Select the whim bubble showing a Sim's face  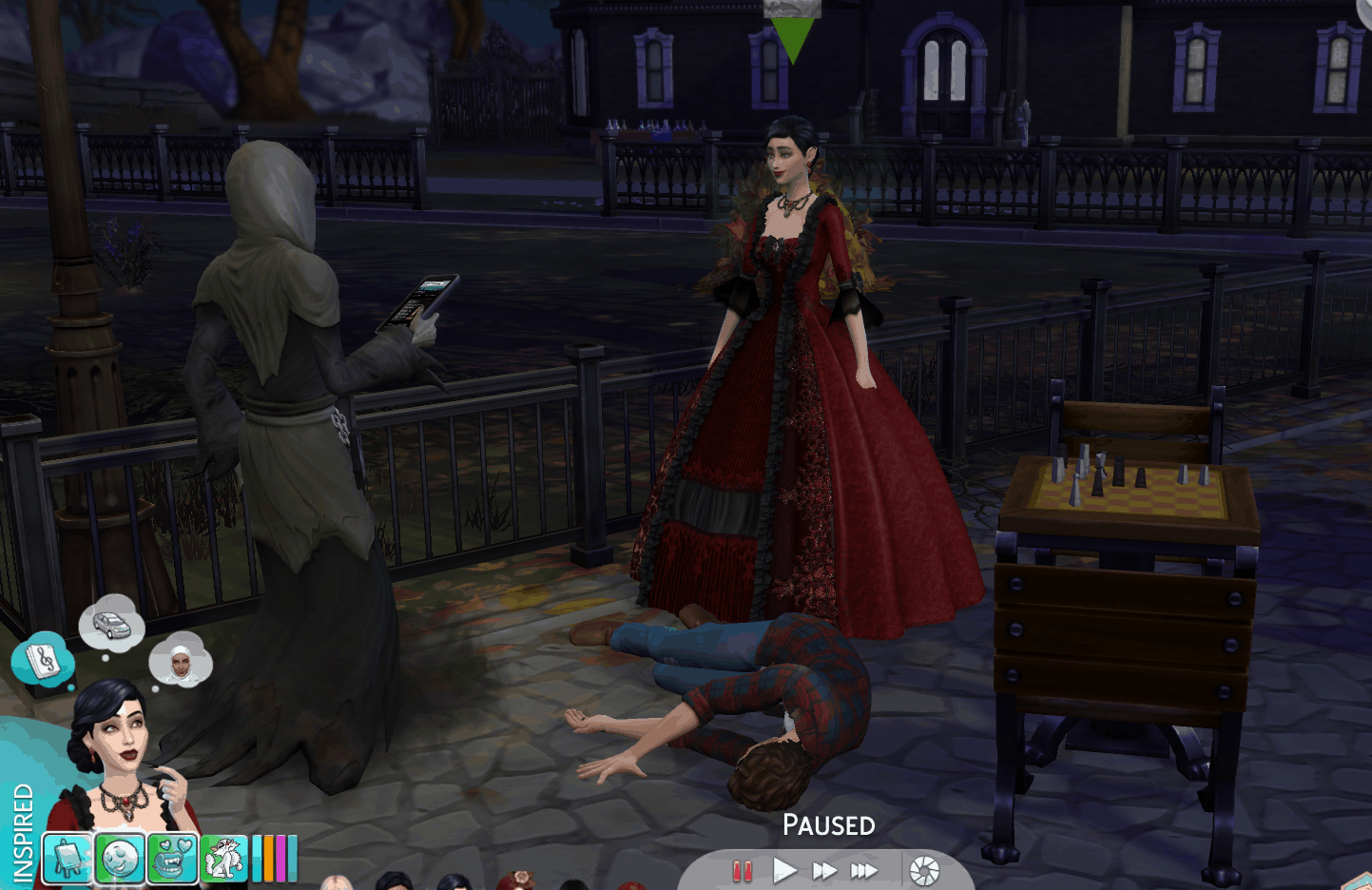coord(180,661)
